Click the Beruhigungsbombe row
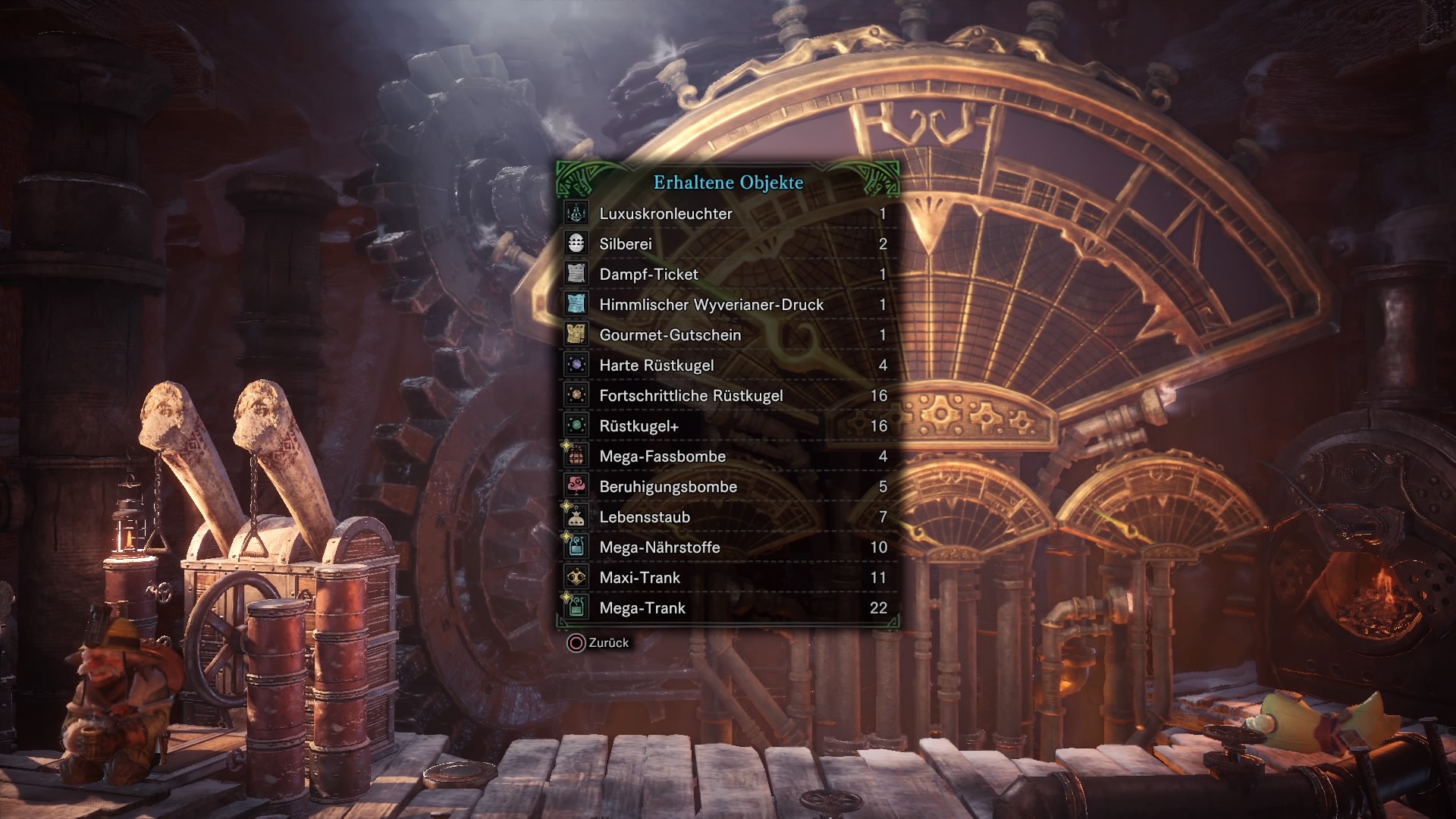The image size is (1456, 819). (x=728, y=487)
